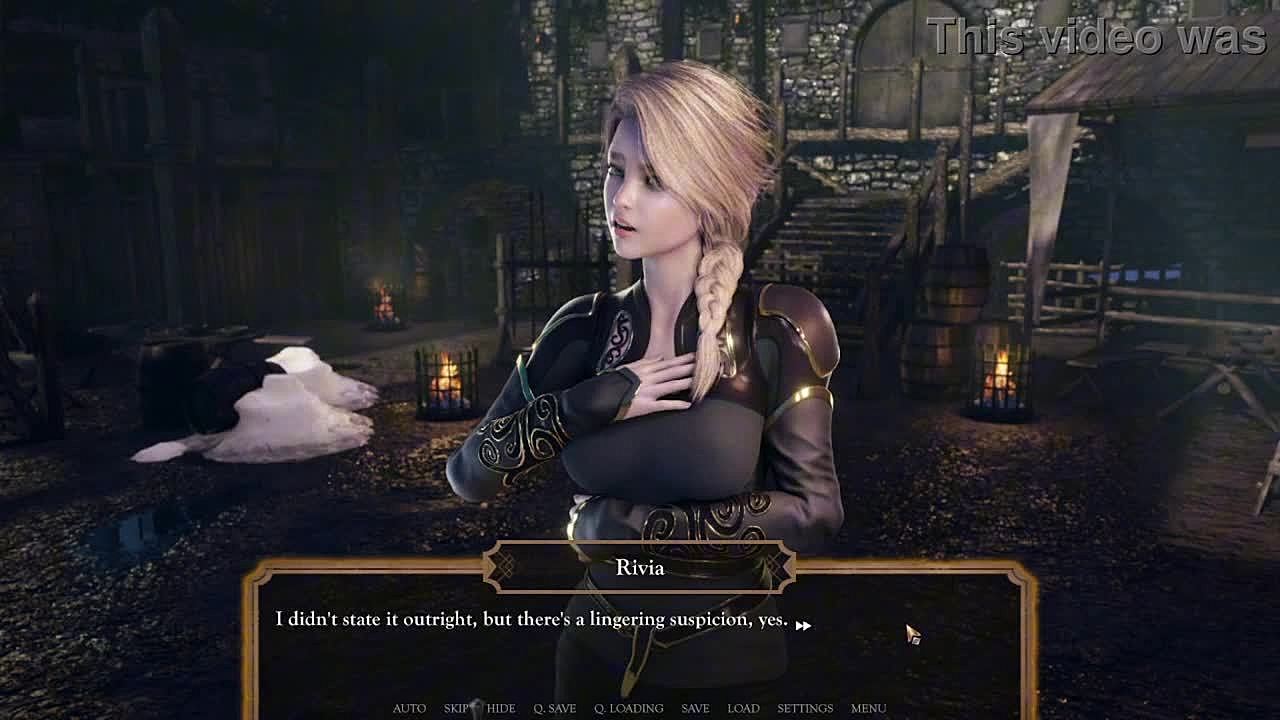The width and height of the screenshot is (1280, 720).
Task: Advance dialogue with the double-arrow icon
Action: point(803,625)
